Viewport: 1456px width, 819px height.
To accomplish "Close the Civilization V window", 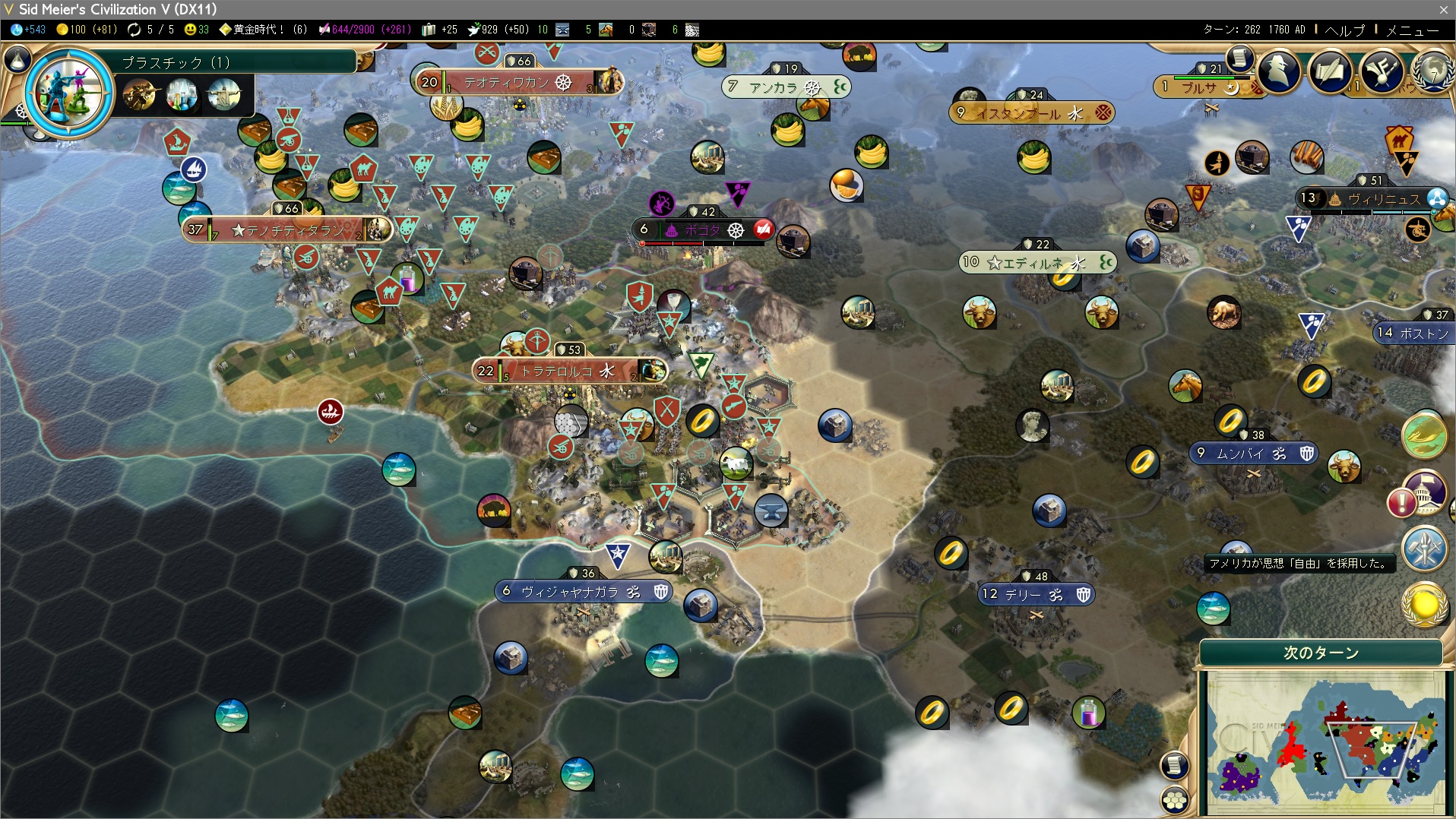I will pos(1443,9).
